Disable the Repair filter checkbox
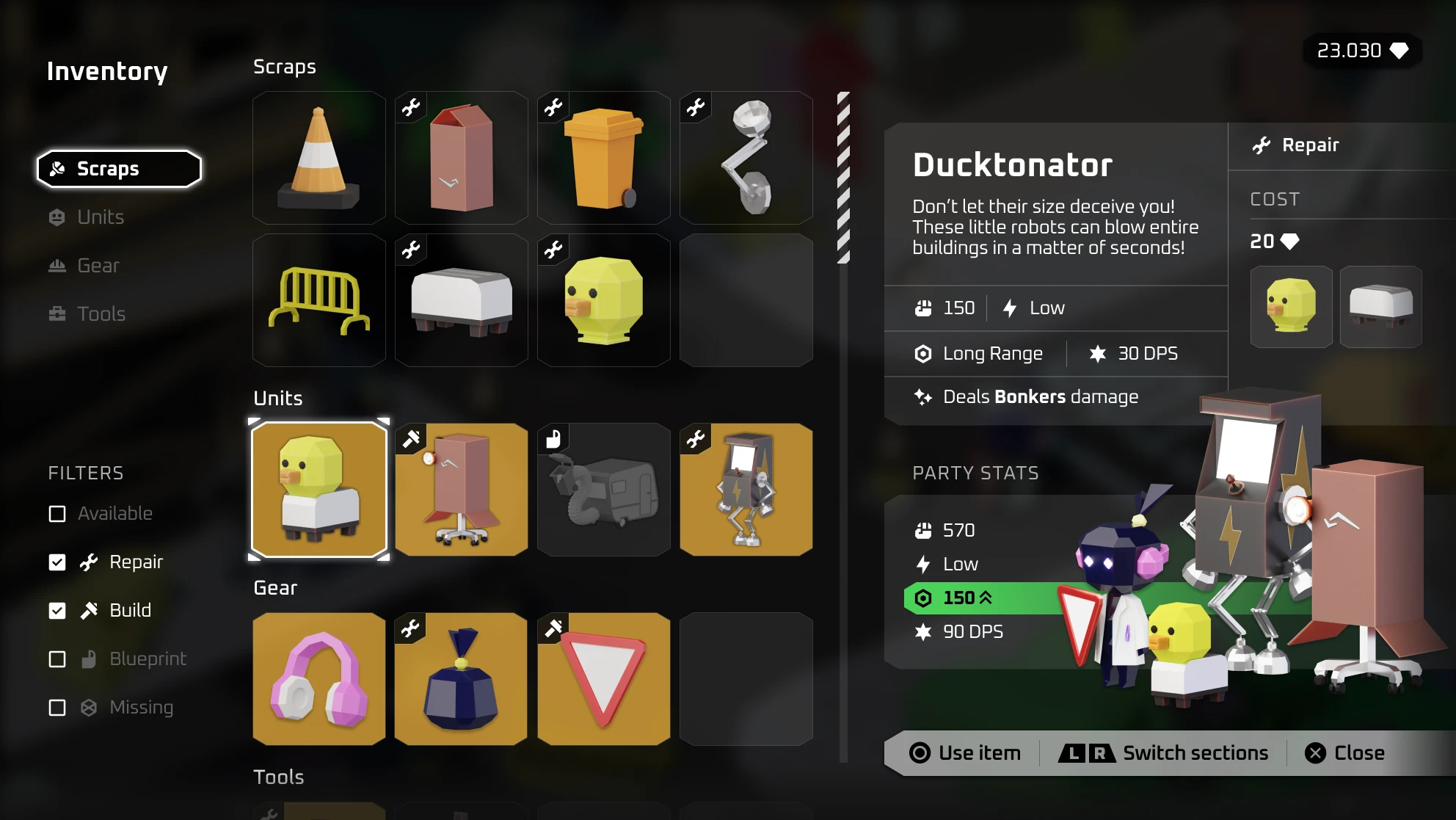The image size is (1456, 820). (57, 562)
